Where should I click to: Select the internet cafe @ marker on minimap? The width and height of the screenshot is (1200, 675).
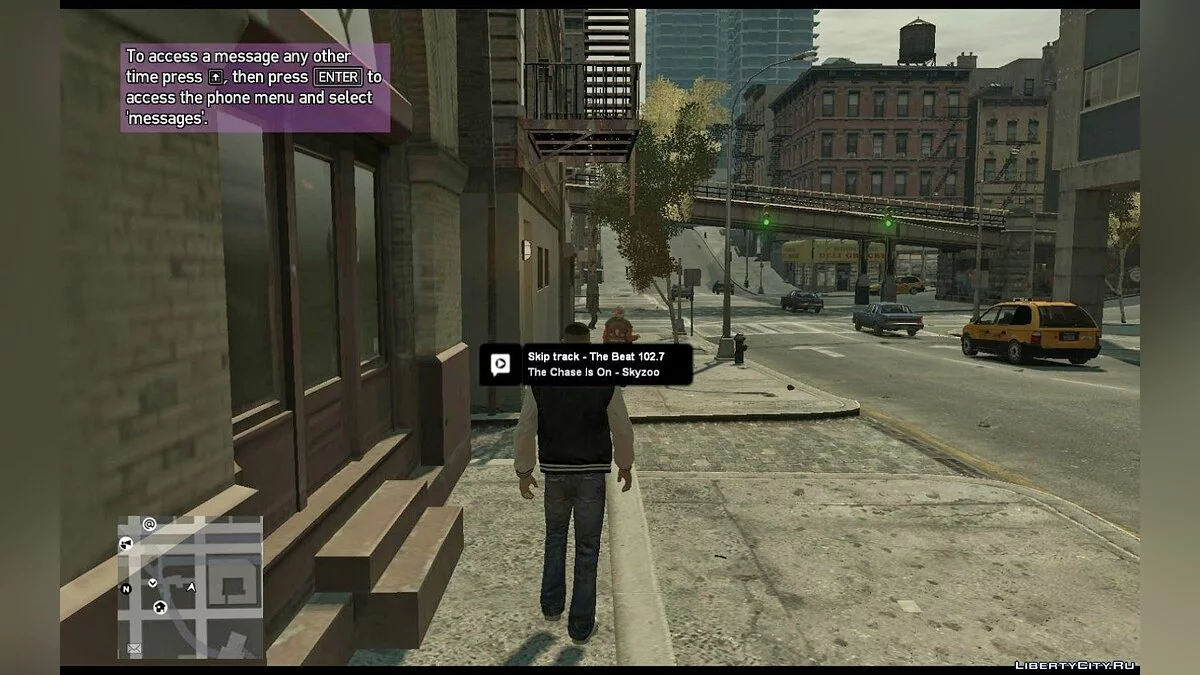(x=149, y=523)
